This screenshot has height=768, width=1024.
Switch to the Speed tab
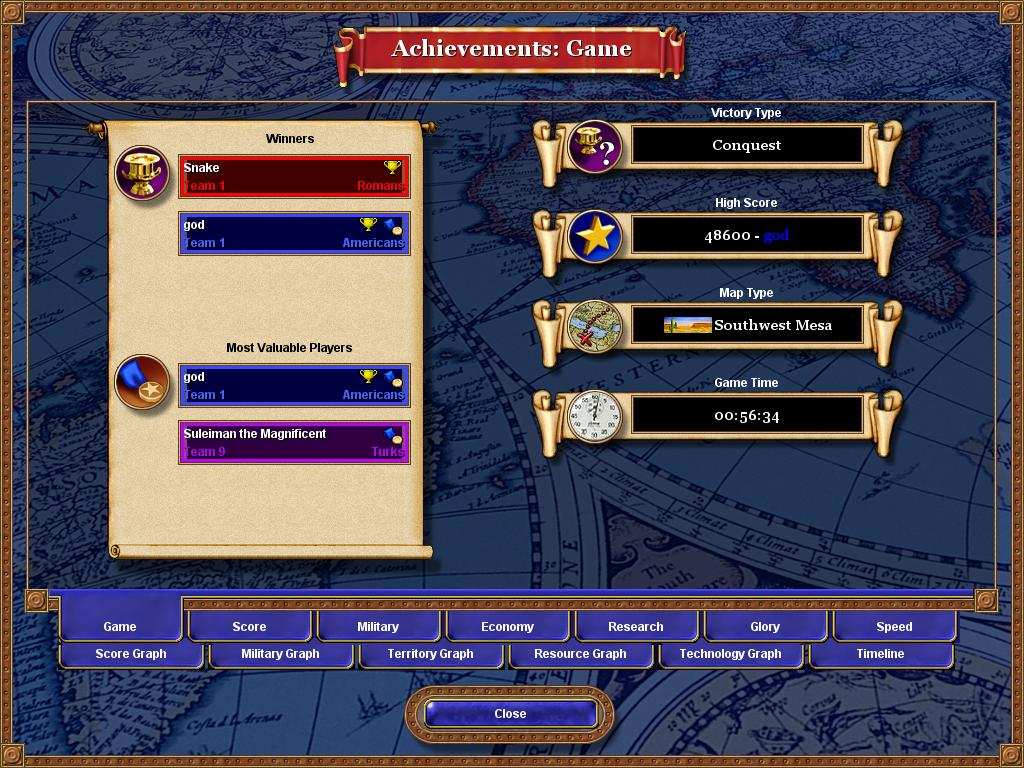pos(894,627)
